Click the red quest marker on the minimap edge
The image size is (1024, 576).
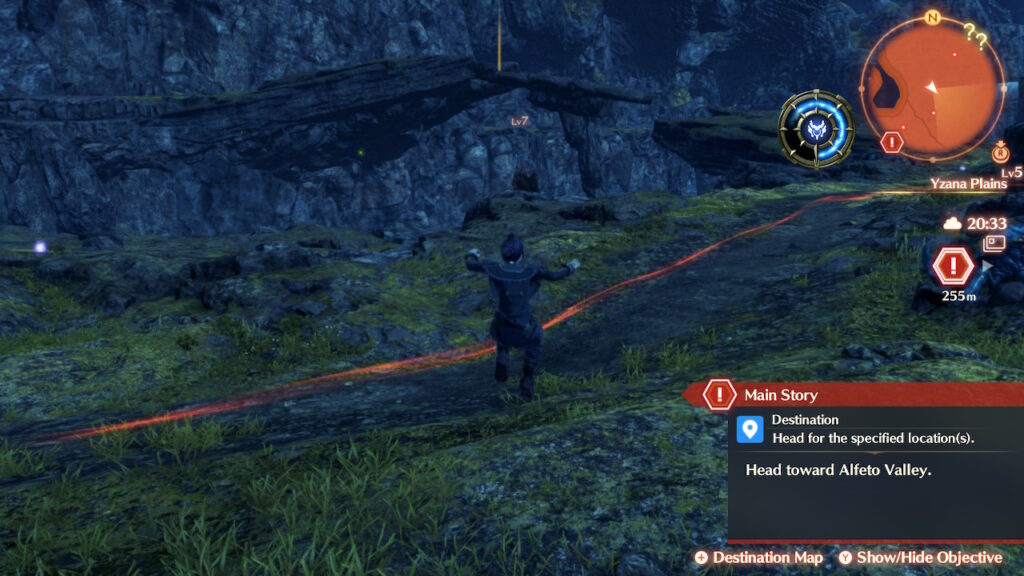tap(892, 142)
